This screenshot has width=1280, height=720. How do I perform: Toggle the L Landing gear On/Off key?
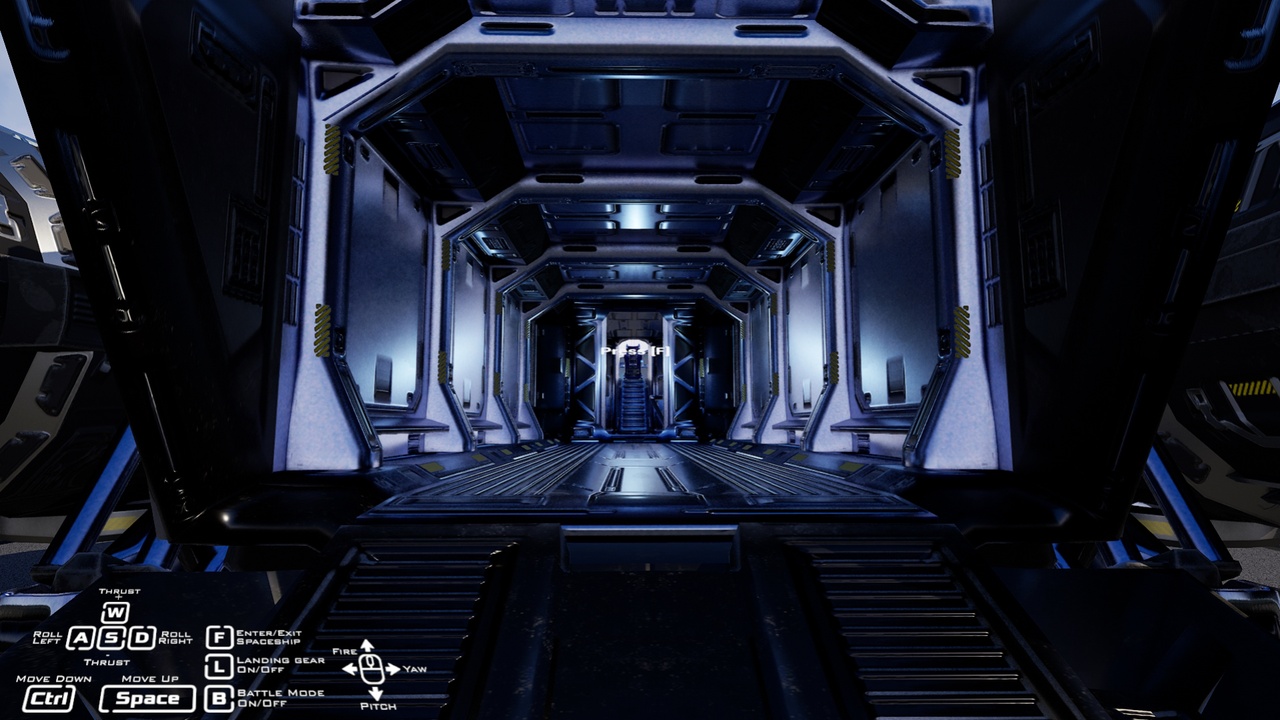tap(218, 665)
